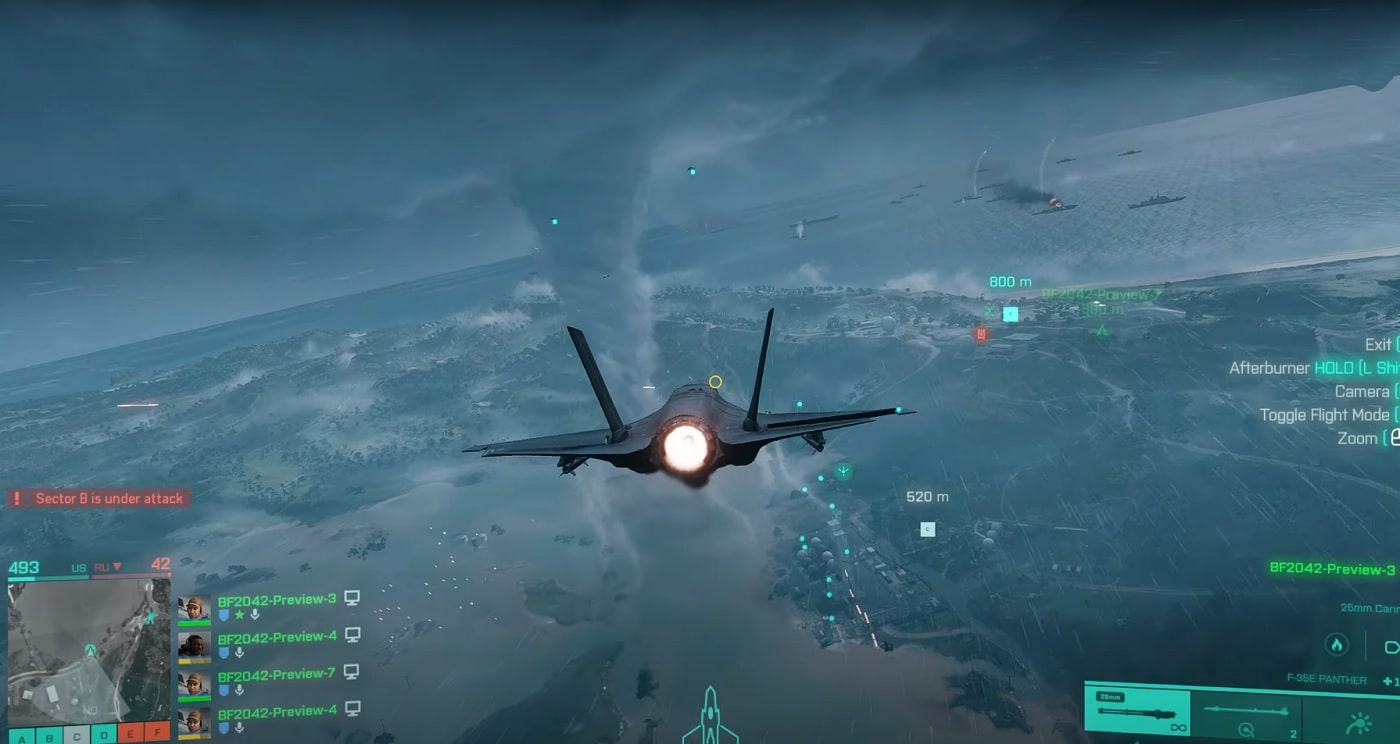This screenshot has height=744, width=1400.
Task: Switch to the missile weapon slot
Action: point(1246,714)
